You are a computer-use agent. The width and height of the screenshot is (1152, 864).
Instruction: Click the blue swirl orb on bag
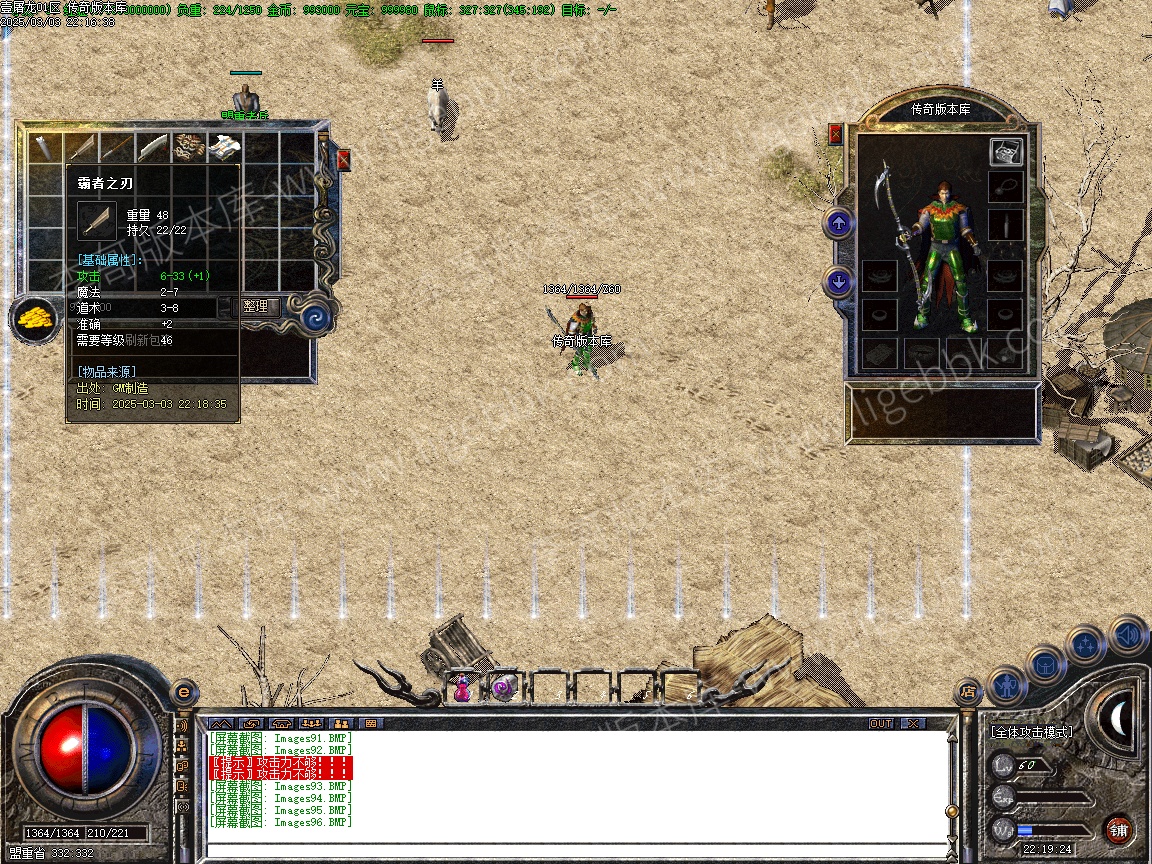317,319
